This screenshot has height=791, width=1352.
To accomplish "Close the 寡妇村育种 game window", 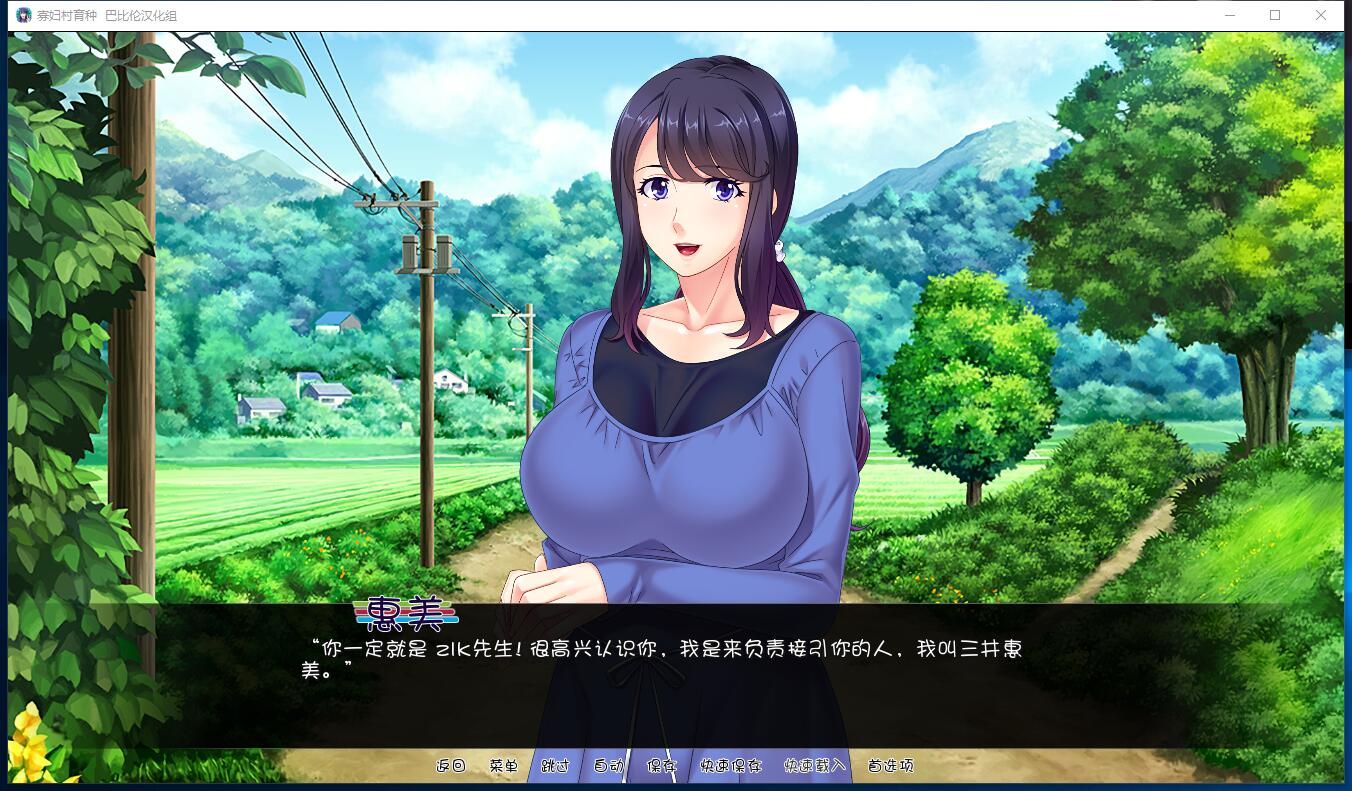I will coord(1322,15).
